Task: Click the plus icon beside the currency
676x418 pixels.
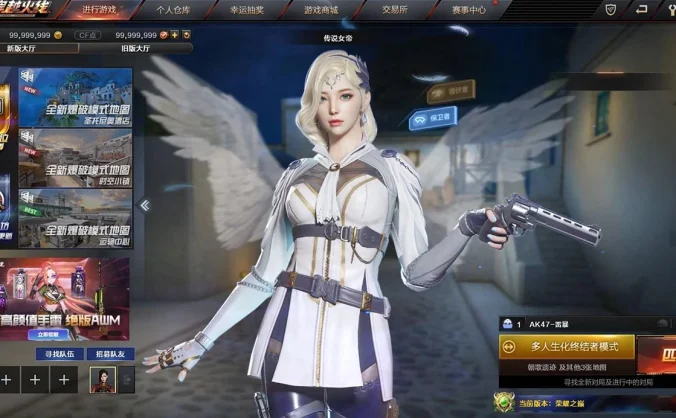Action: point(175,35)
